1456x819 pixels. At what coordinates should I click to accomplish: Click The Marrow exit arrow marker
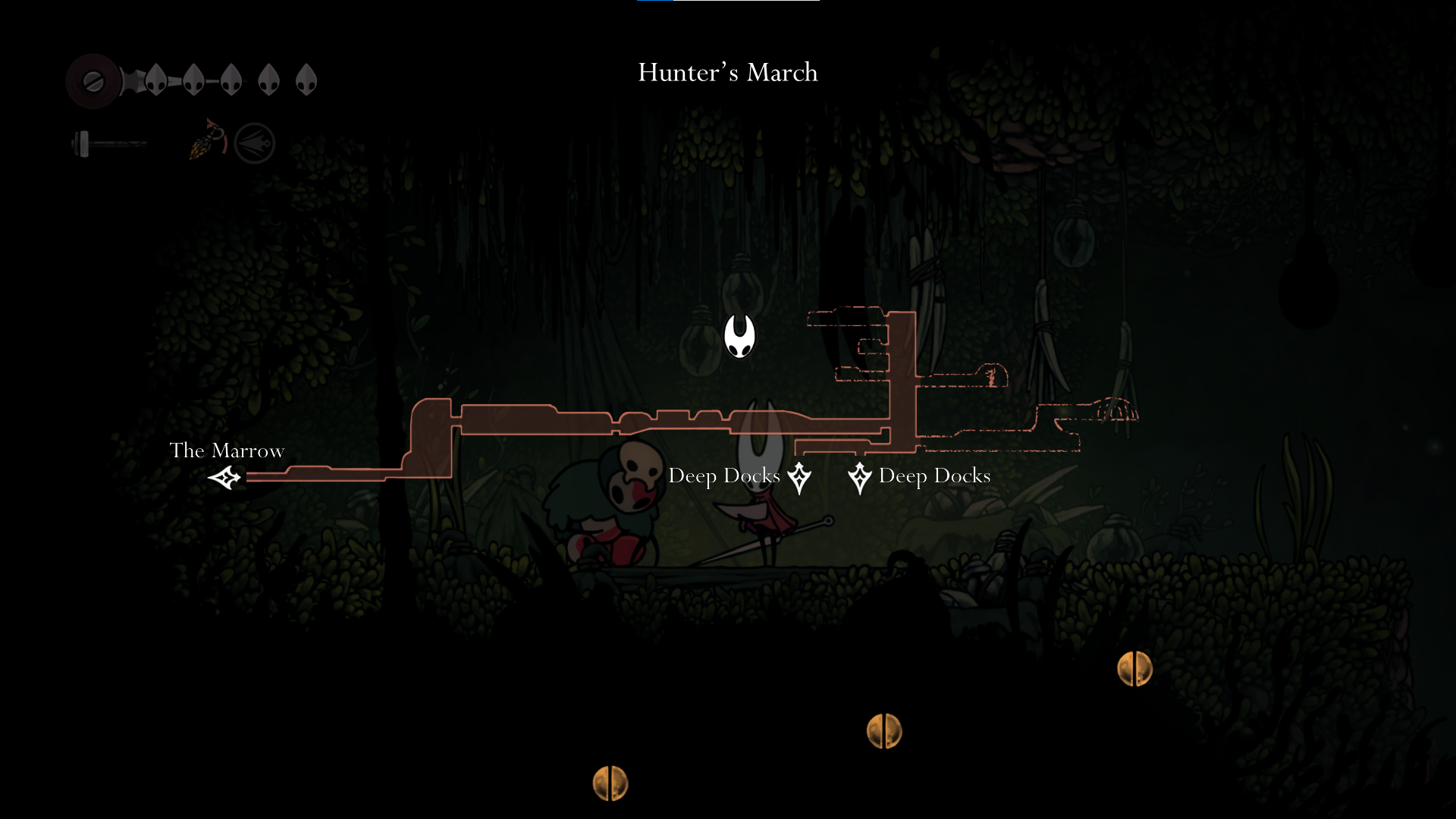click(x=224, y=478)
